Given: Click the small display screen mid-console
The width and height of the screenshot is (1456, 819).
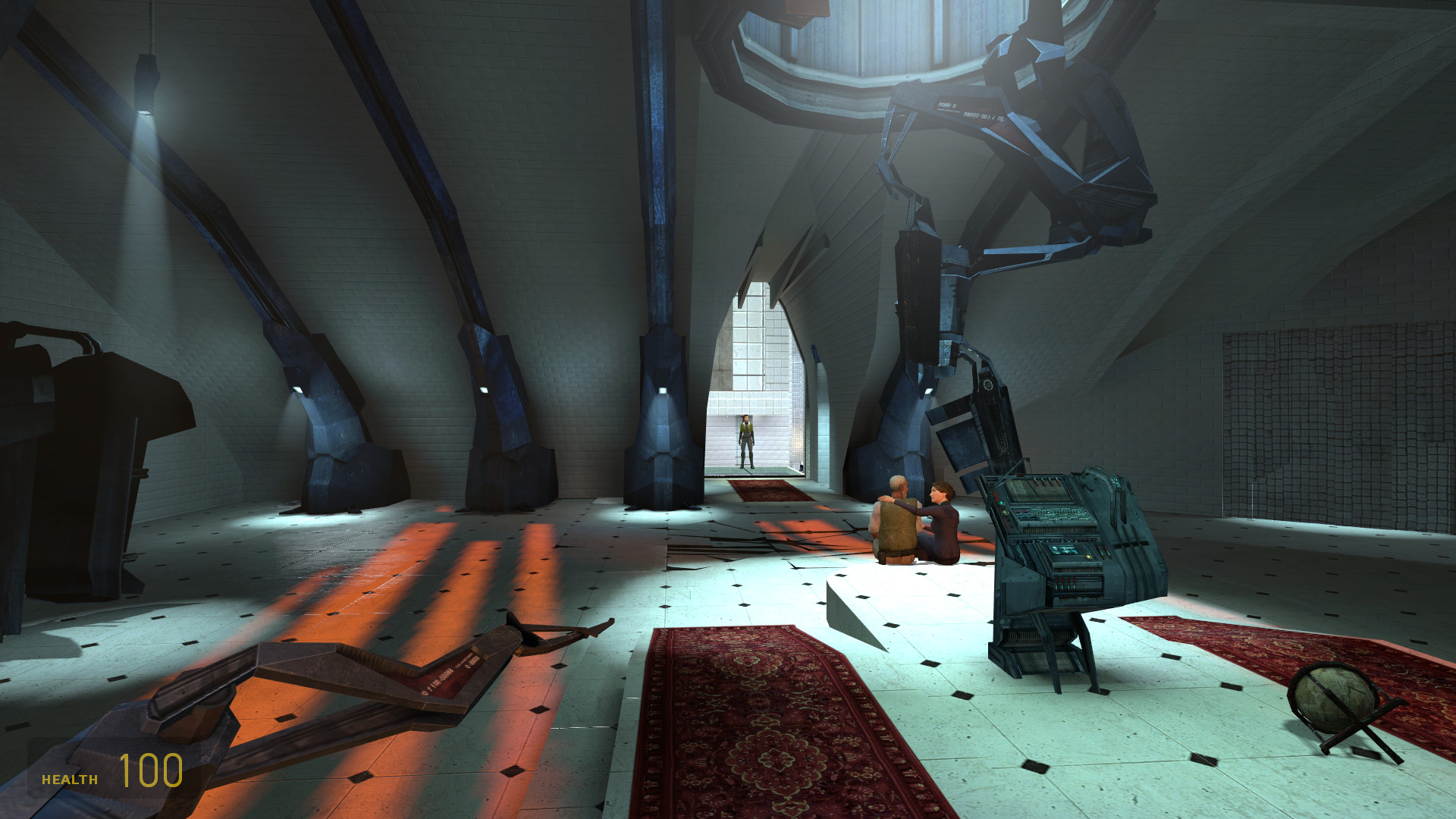Looking at the screenshot, I should coord(1065,551).
